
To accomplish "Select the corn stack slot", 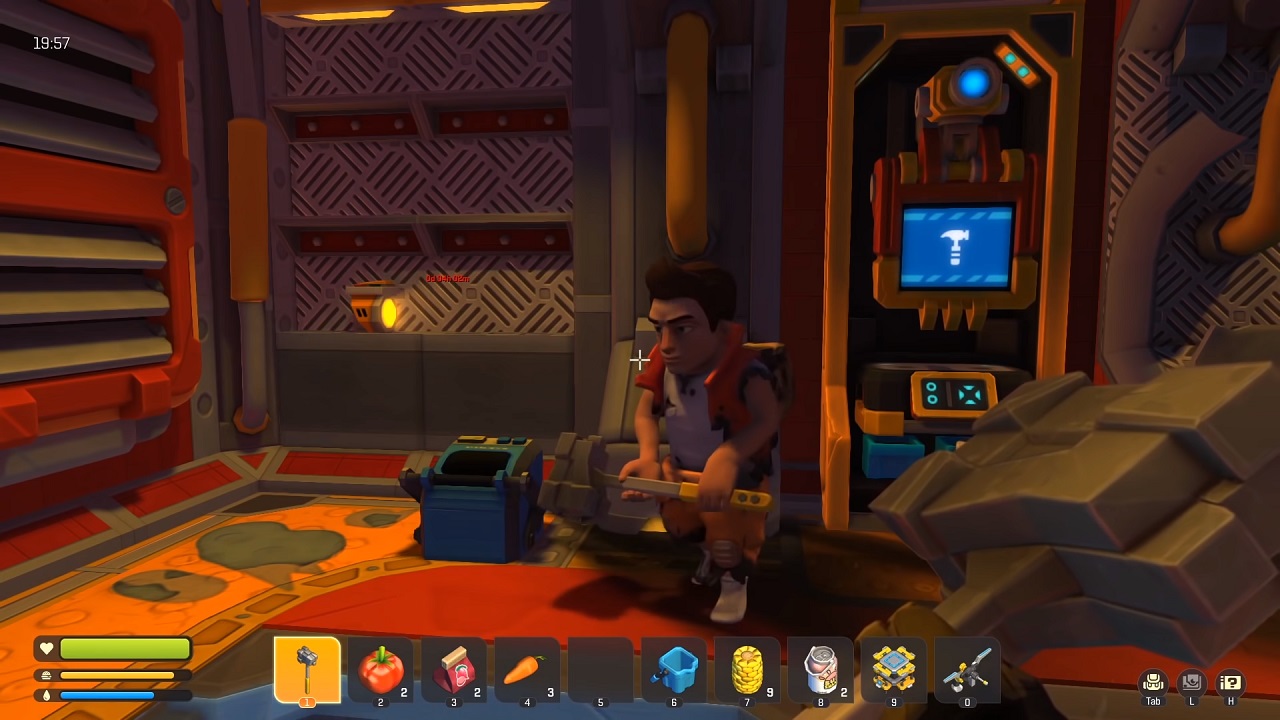I will (747, 669).
